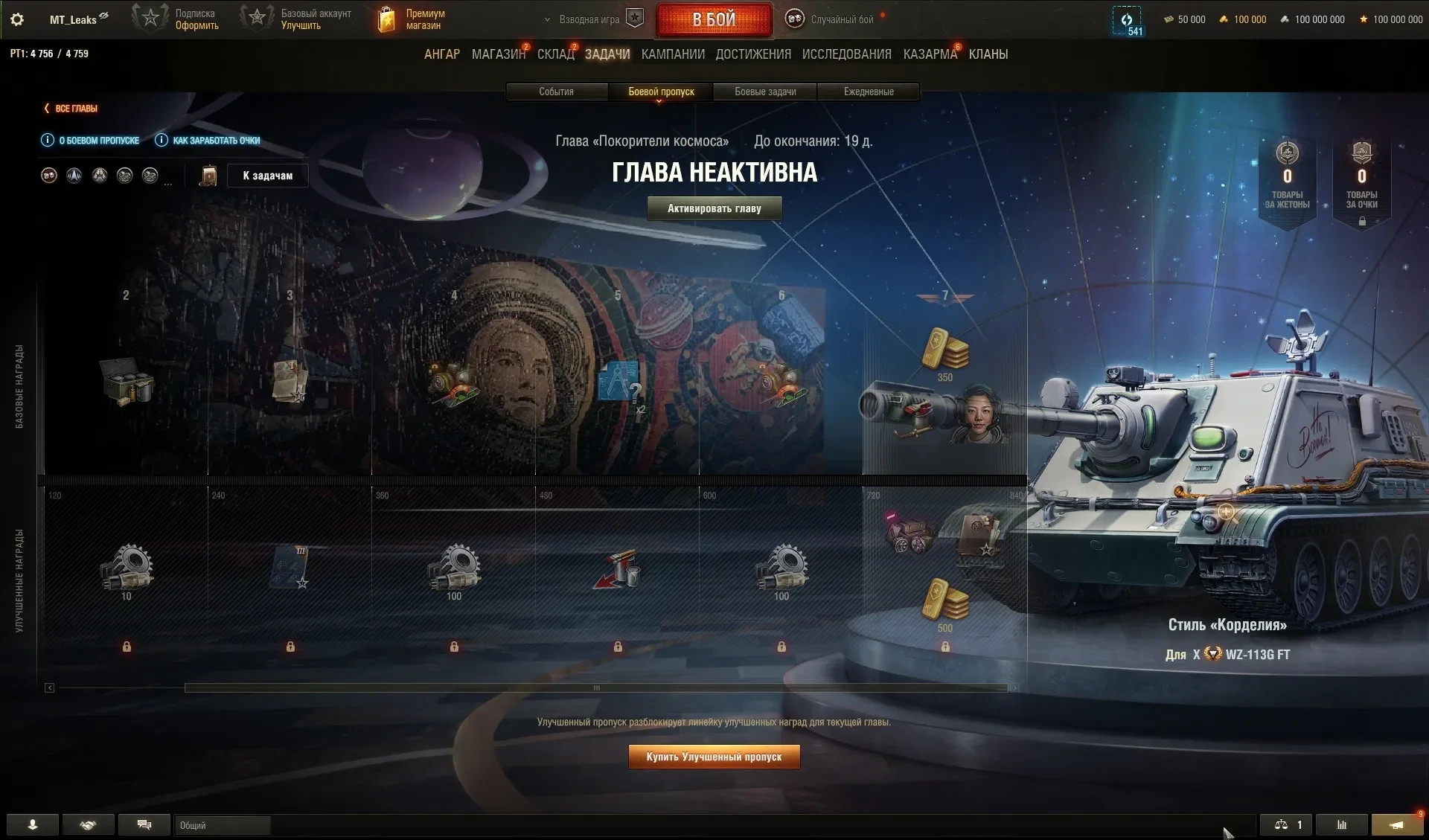Viewport: 1429px width, 840px height.
Task: Open the Ежедневные tab
Action: [869, 92]
